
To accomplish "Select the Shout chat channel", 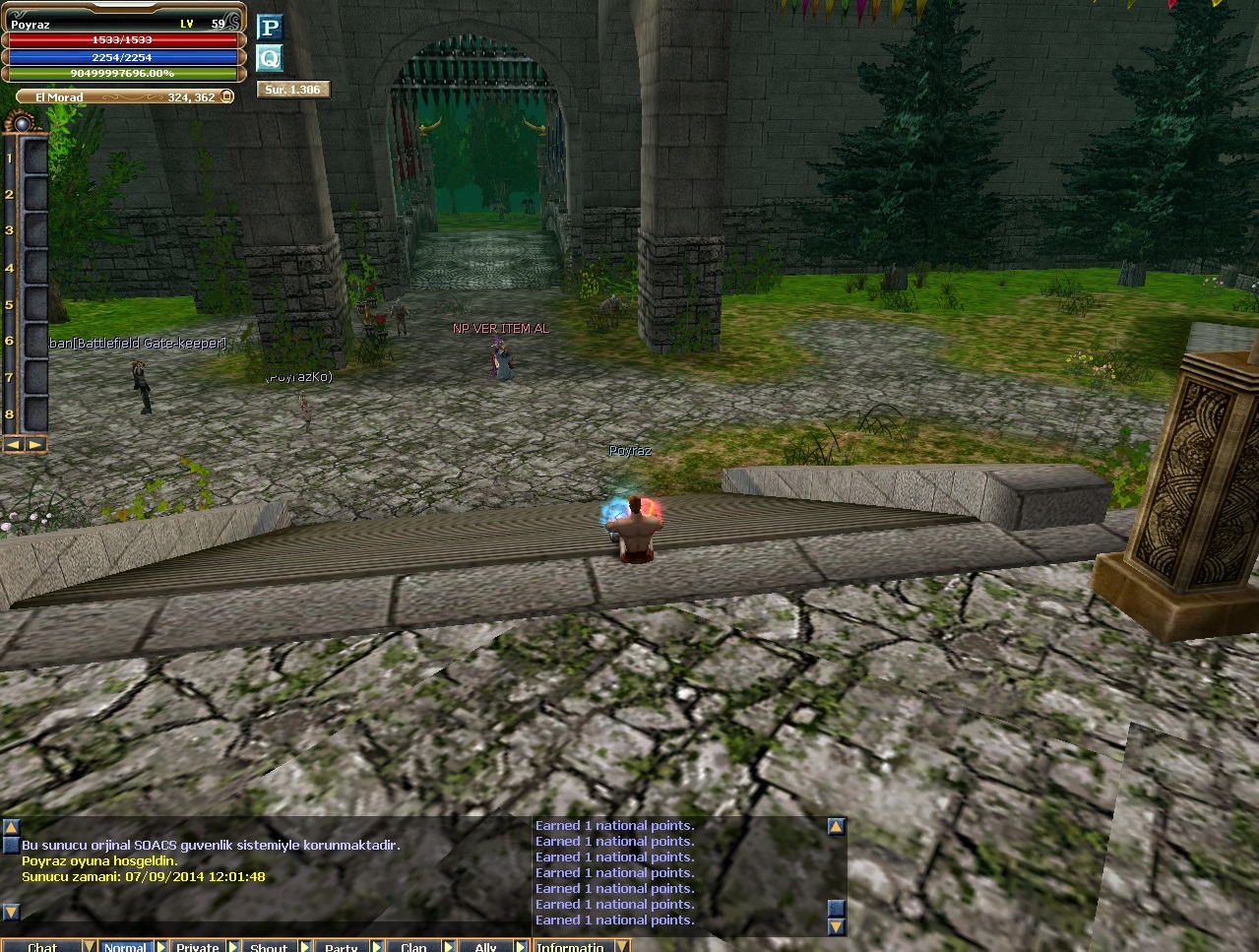I will click(268, 946).
